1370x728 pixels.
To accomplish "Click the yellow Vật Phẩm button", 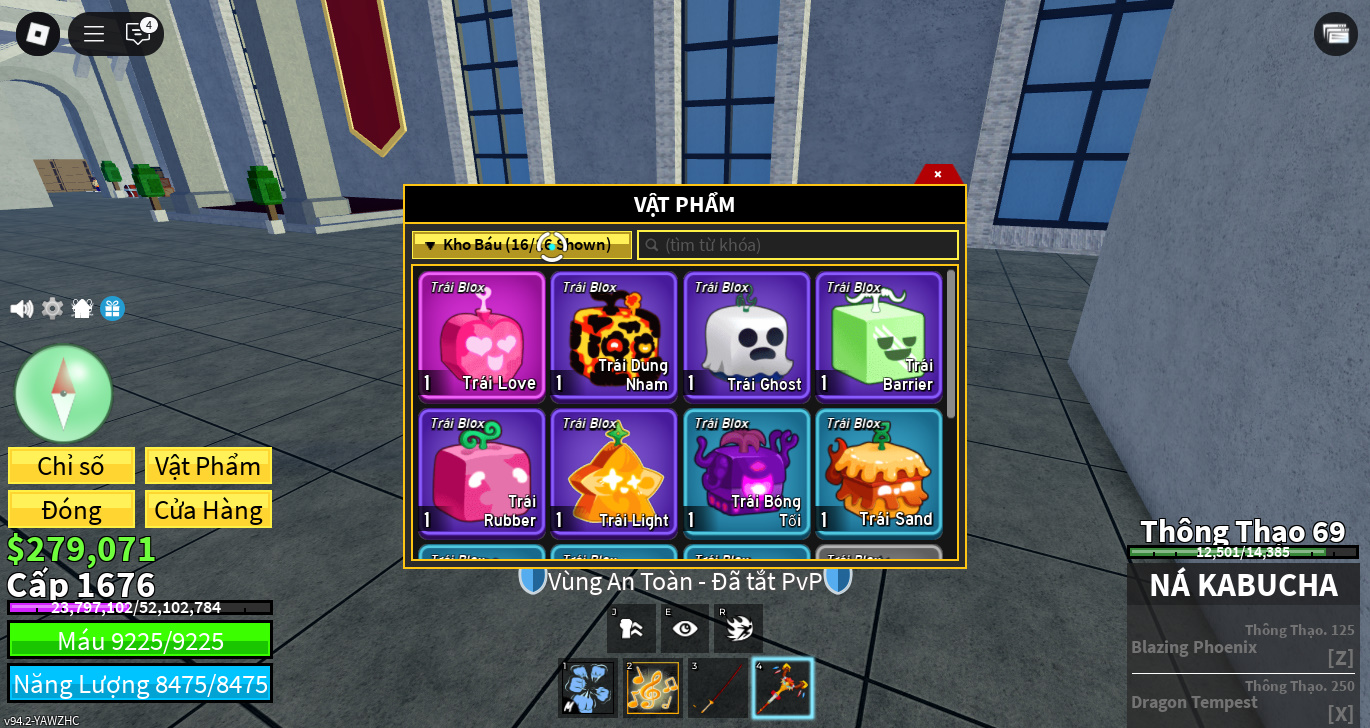I will tap(208, 466).
